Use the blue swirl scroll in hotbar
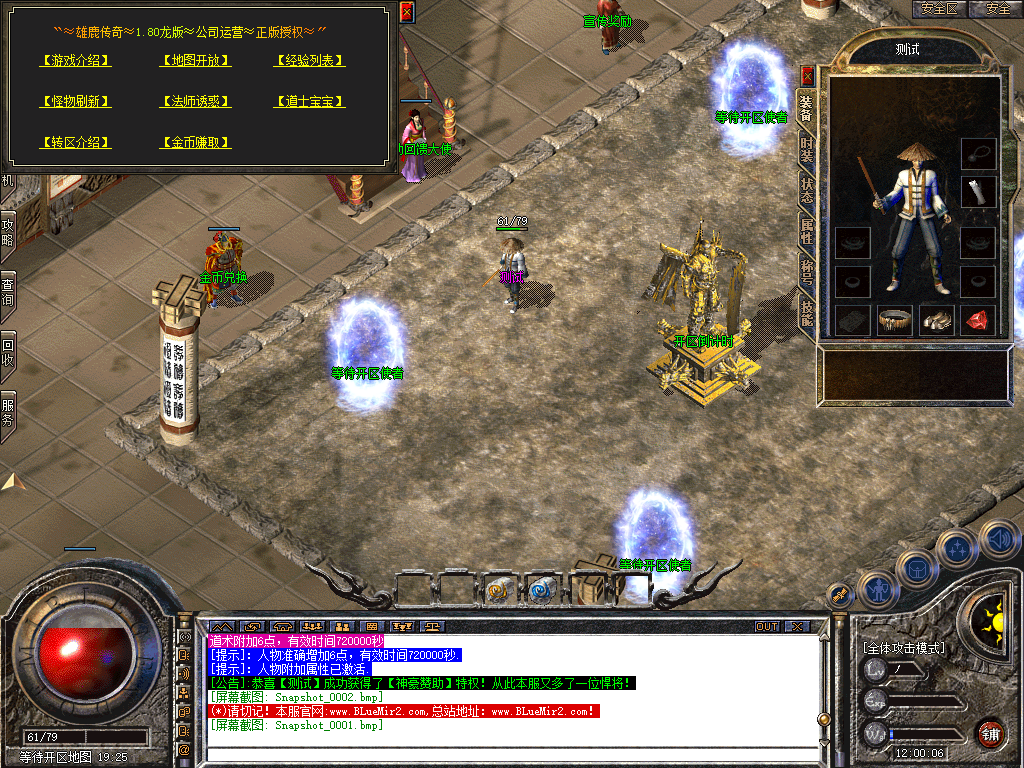1024x768 pixels. pyautogui.click(x=542, y=591)
